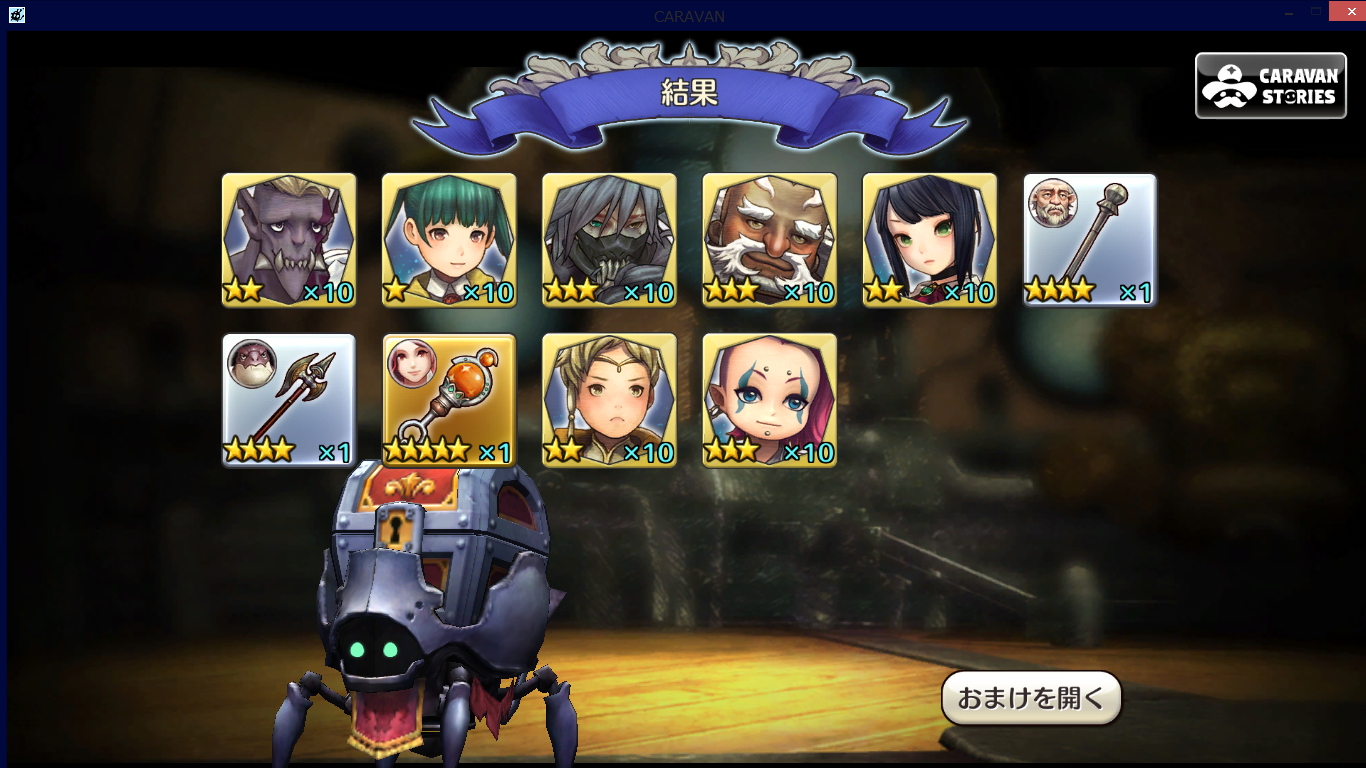The image size is (1366, 768).
Task: Select the pink-hooded face-painted character tile
Action: click(769, 400)
